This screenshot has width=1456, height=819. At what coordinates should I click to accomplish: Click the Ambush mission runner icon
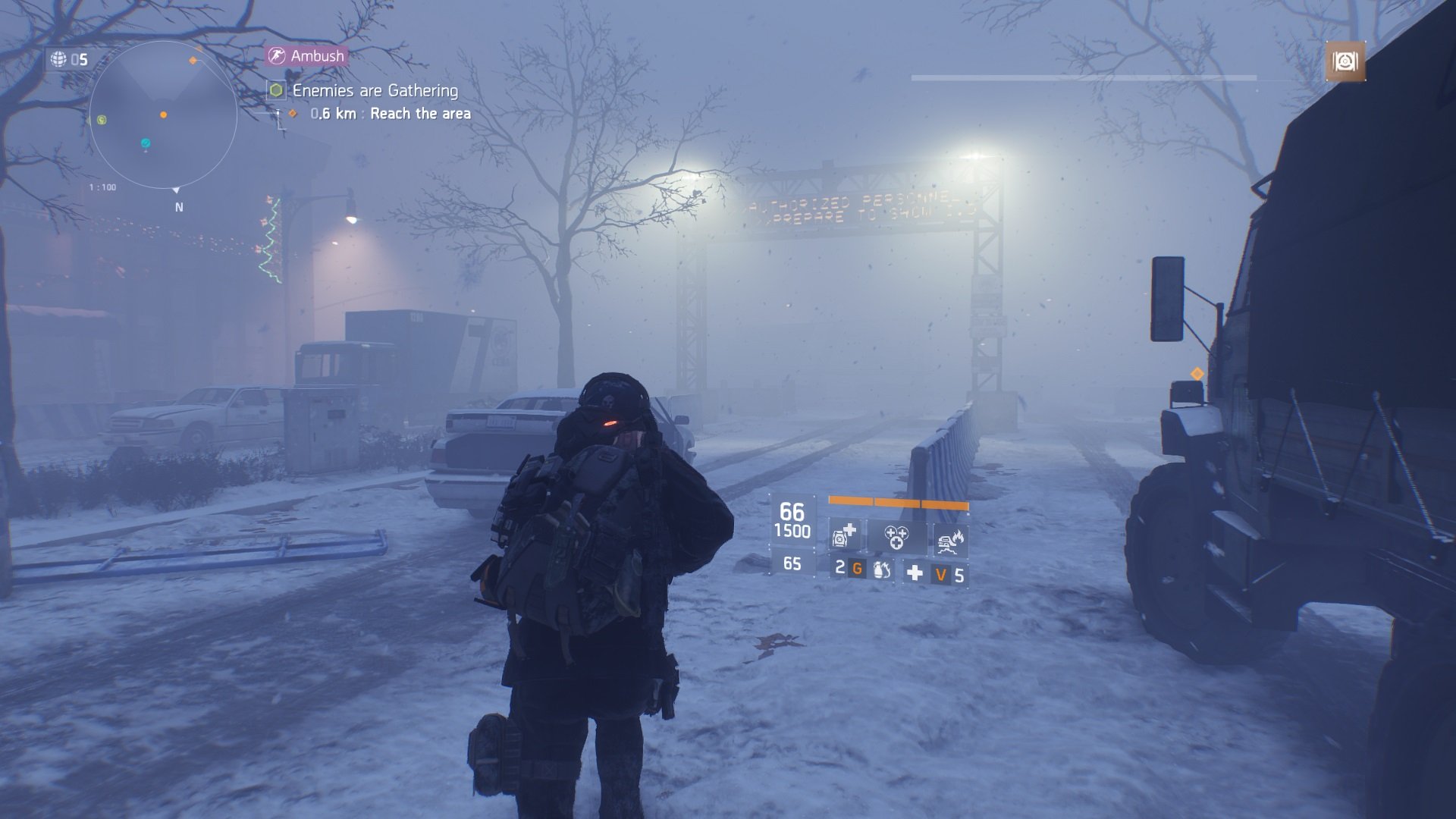tap(278, 55)
